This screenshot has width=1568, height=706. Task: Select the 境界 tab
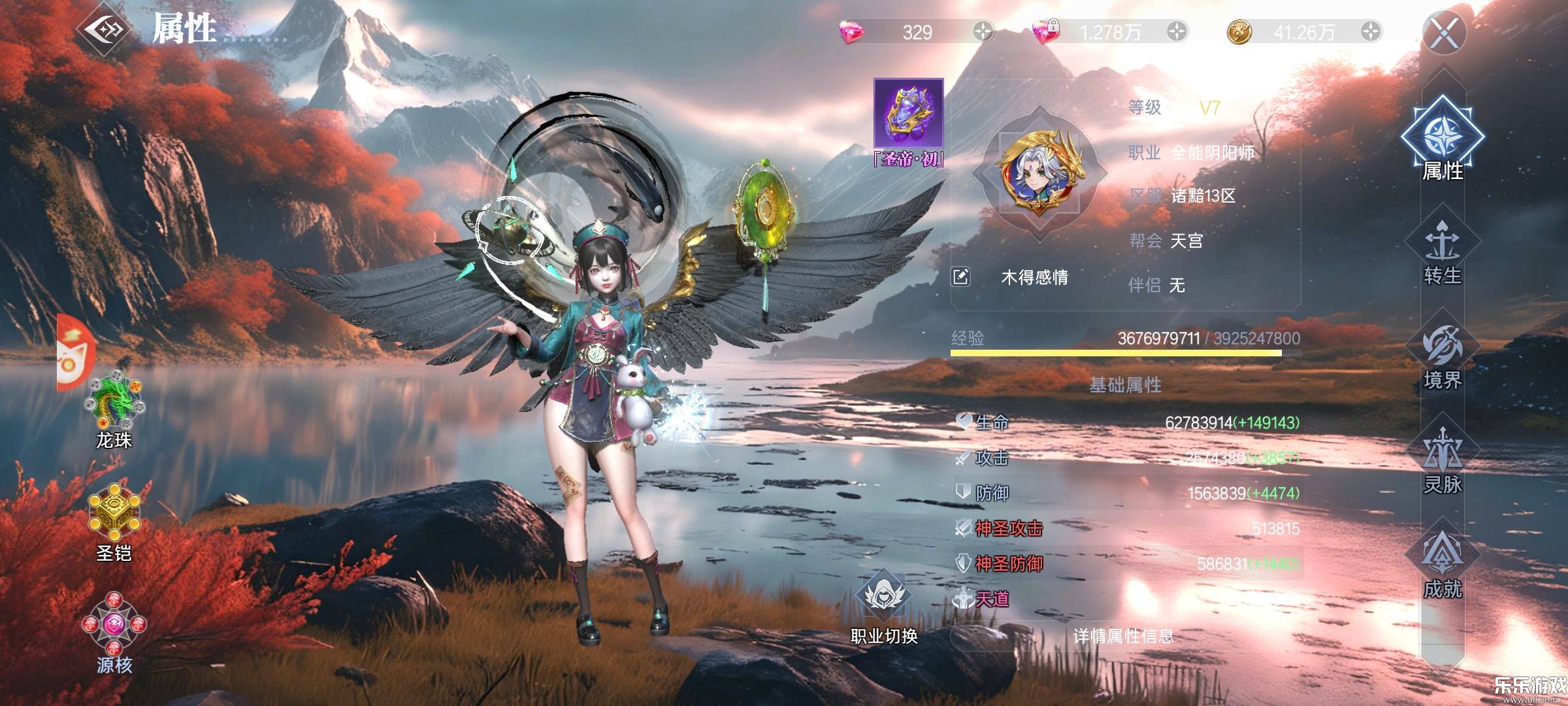click(x=1443, y=356)
